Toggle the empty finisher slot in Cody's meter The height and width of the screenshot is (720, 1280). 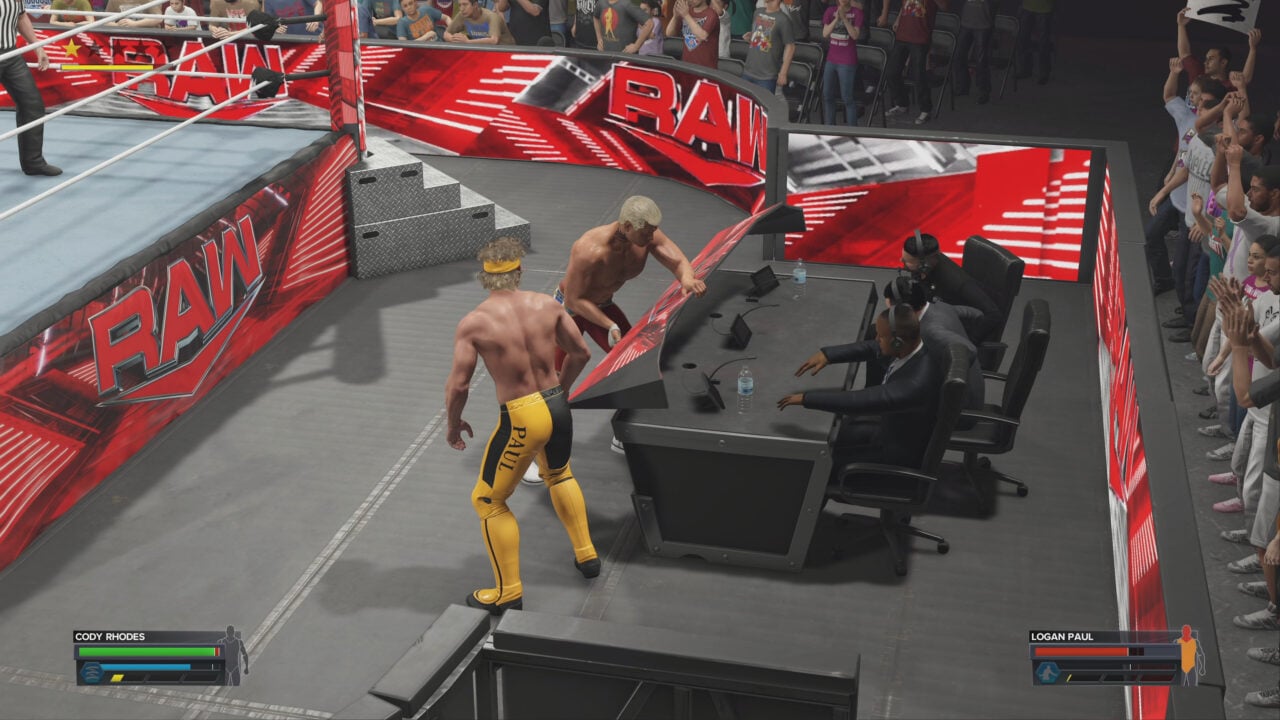click(199, 678)
